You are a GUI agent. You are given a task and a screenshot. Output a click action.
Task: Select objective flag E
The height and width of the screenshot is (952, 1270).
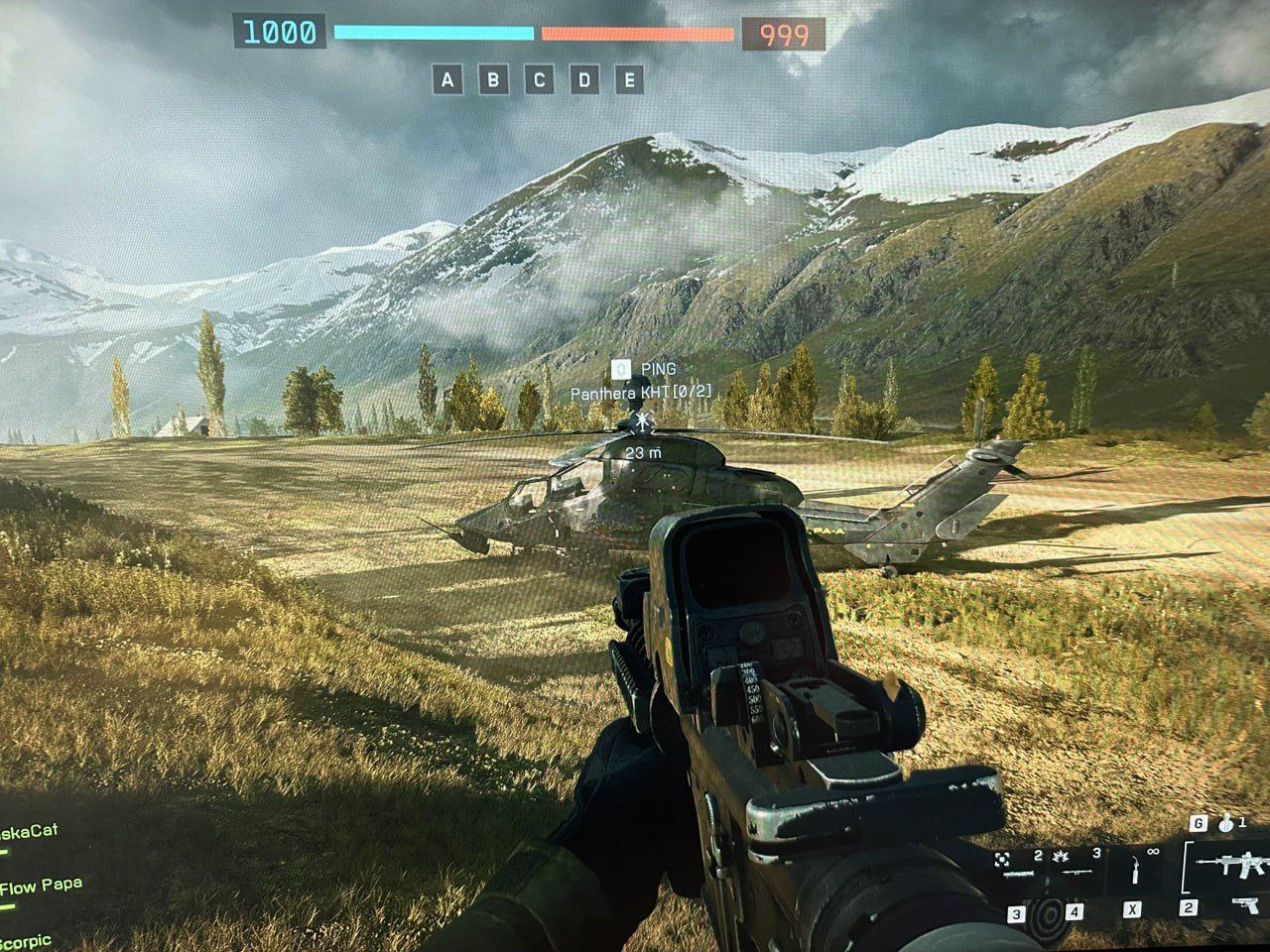[x=629, y=80]
